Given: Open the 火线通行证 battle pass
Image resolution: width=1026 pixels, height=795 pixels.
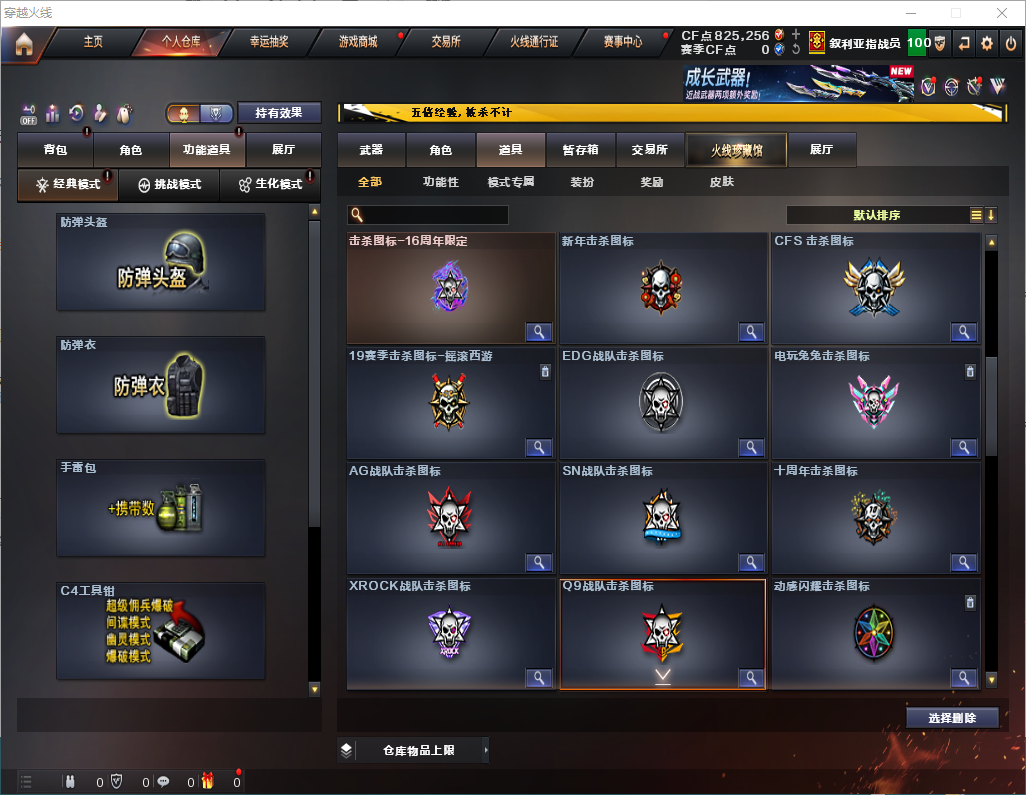Looking at the screenshot, I should [x=534, y=42].
